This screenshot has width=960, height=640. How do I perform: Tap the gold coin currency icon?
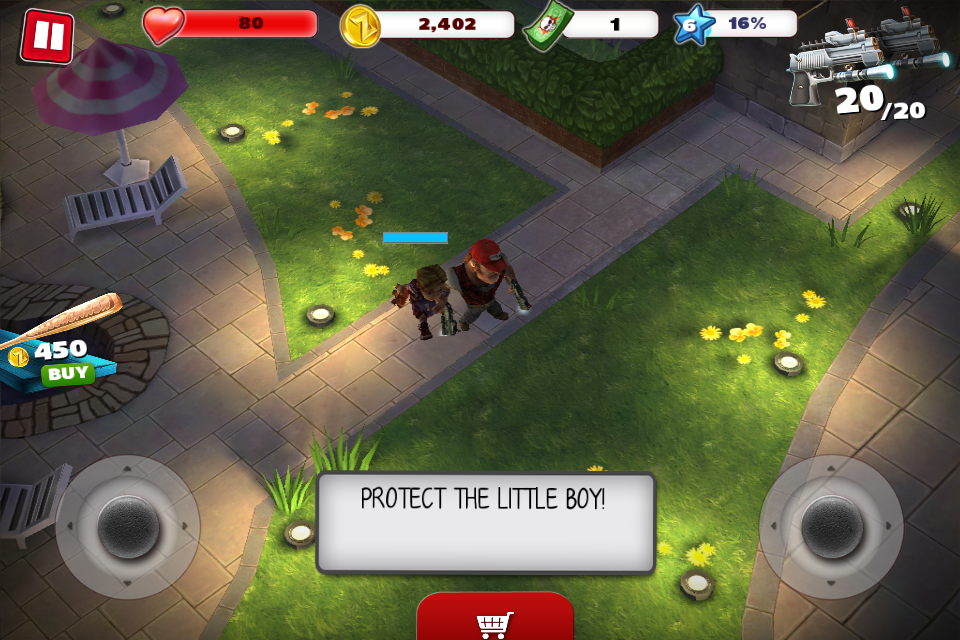tap(360, 25)
